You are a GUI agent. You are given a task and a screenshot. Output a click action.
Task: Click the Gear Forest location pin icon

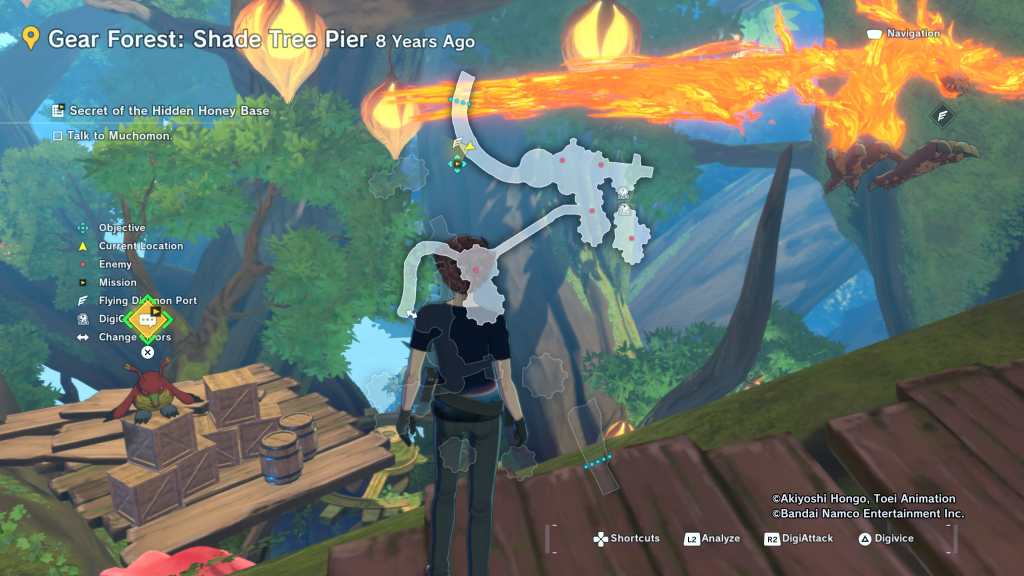click(31, 39)
